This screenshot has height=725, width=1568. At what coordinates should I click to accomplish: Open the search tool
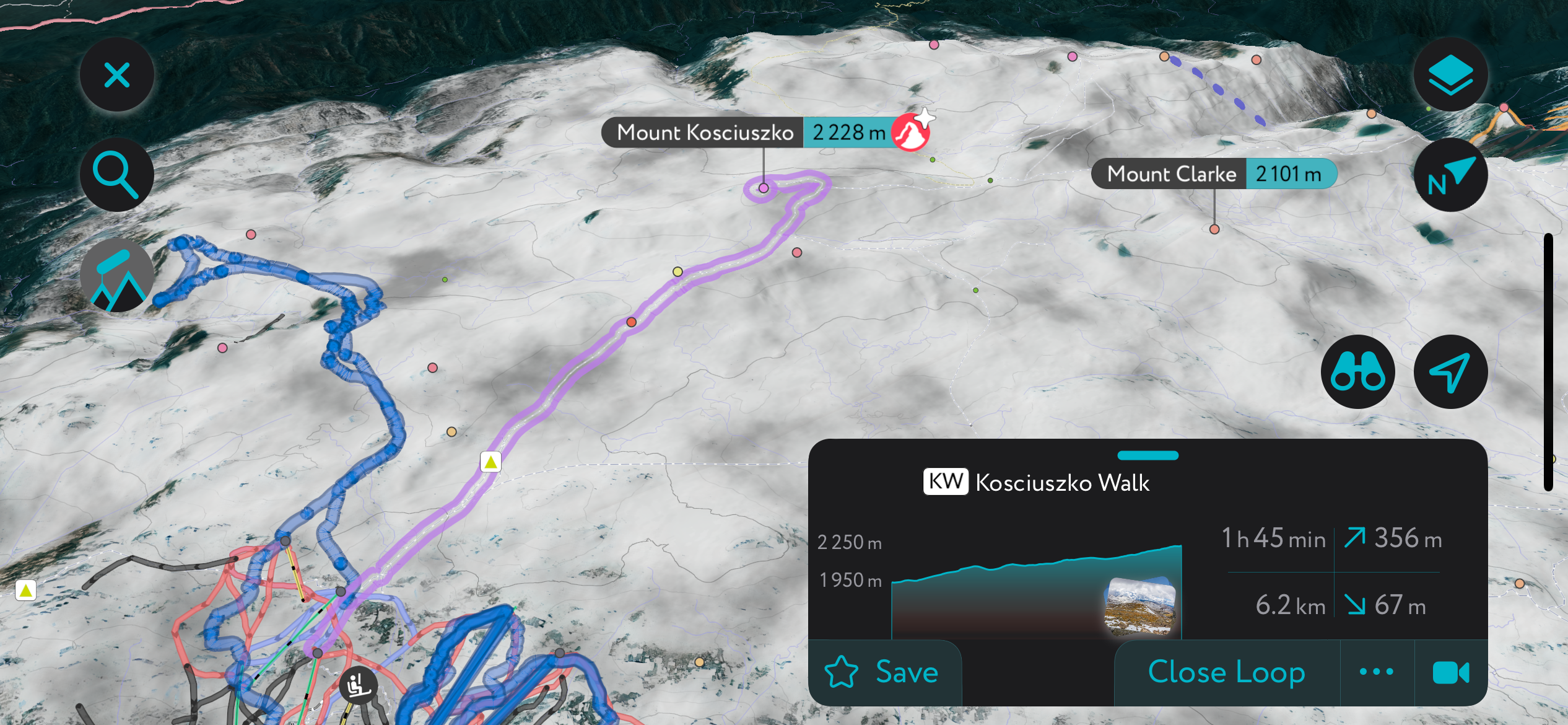(x=116, y=175)
